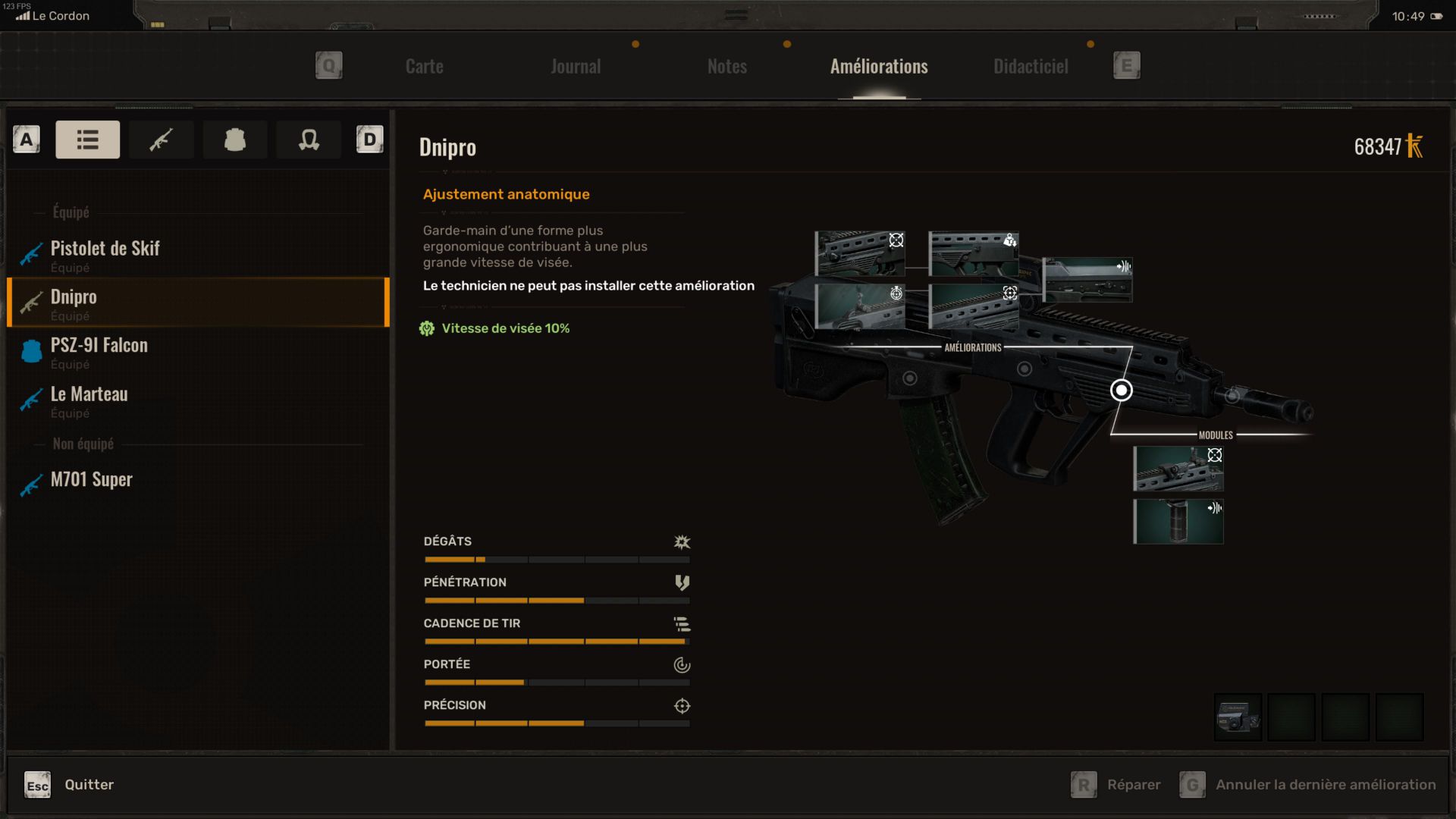Select the Améliorations tab
Viewport: 1456px width, 819px height.
tap(879, 67)
